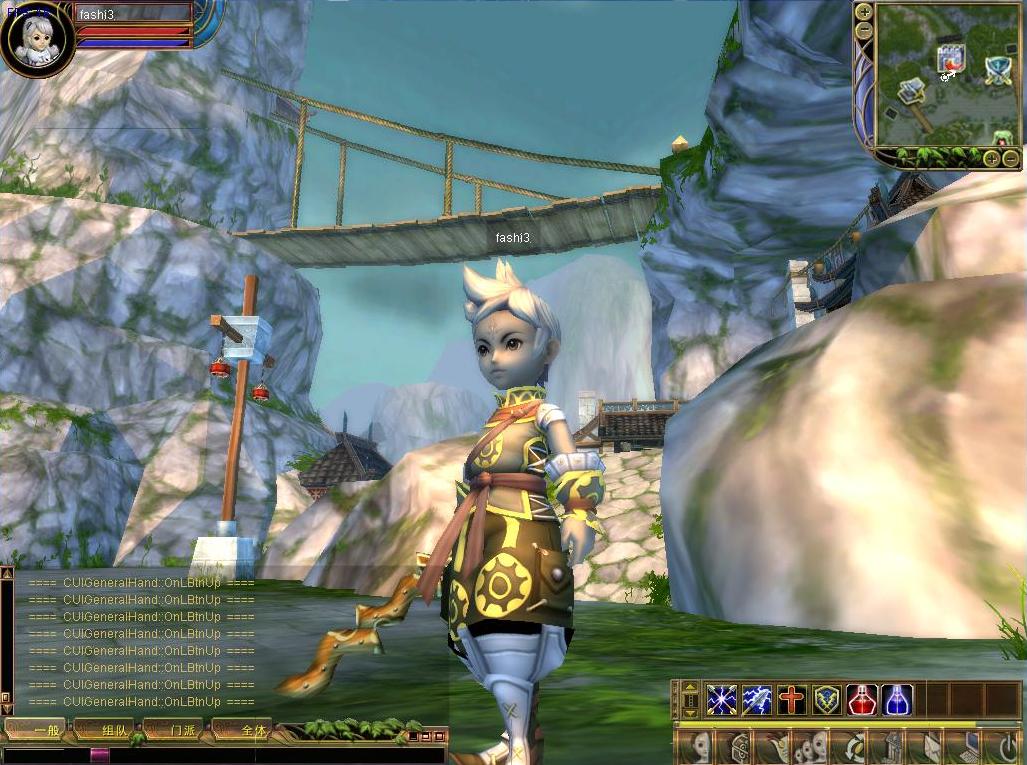Cast the lightning spear skill

click(x=756, y=699)
